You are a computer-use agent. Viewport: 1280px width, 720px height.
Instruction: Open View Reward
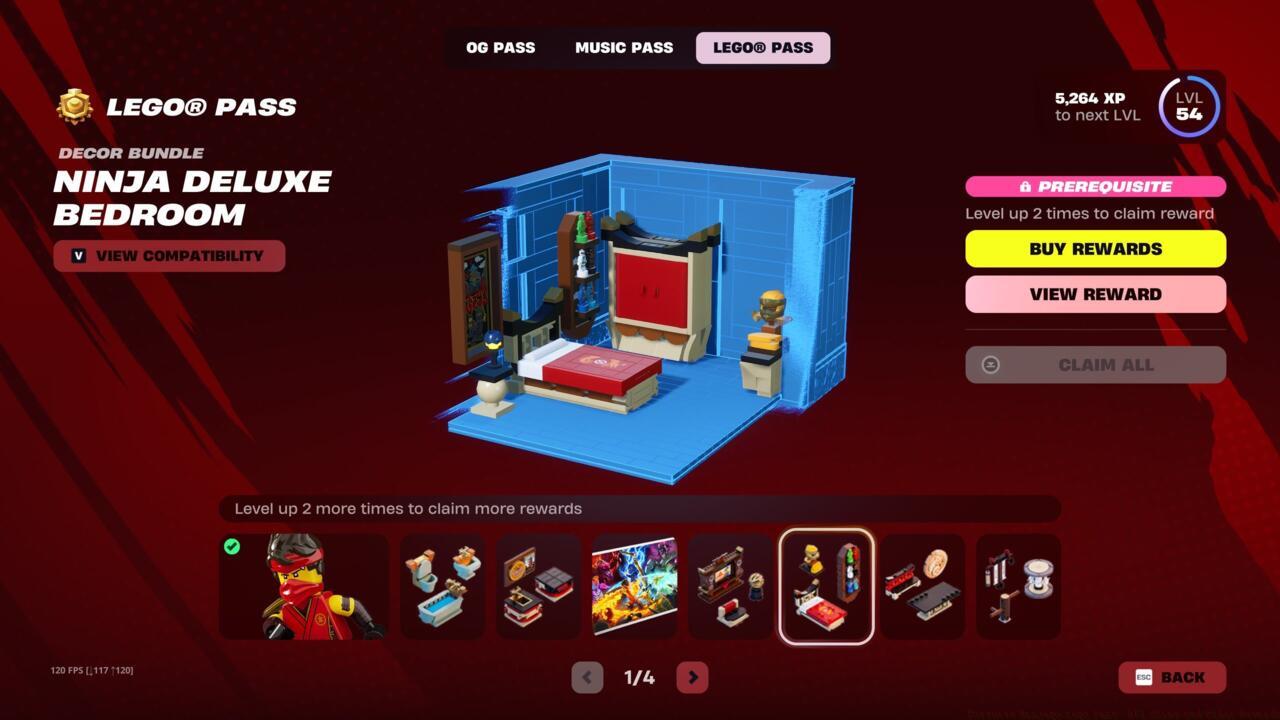pyautogui.click(x=1095, y=294)
